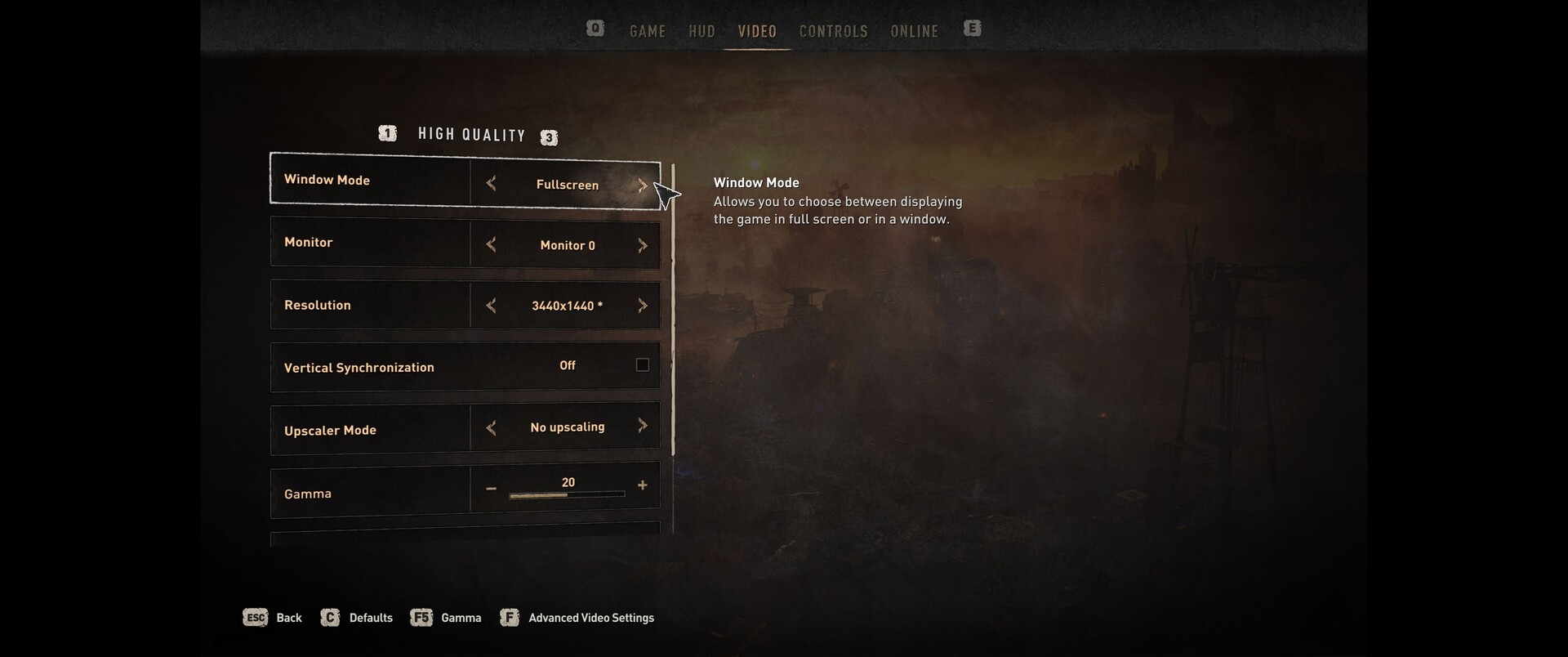Screen dimensions: 1568x657
Task: Go to the CONTROLS tab
Action: pos(833,31)
